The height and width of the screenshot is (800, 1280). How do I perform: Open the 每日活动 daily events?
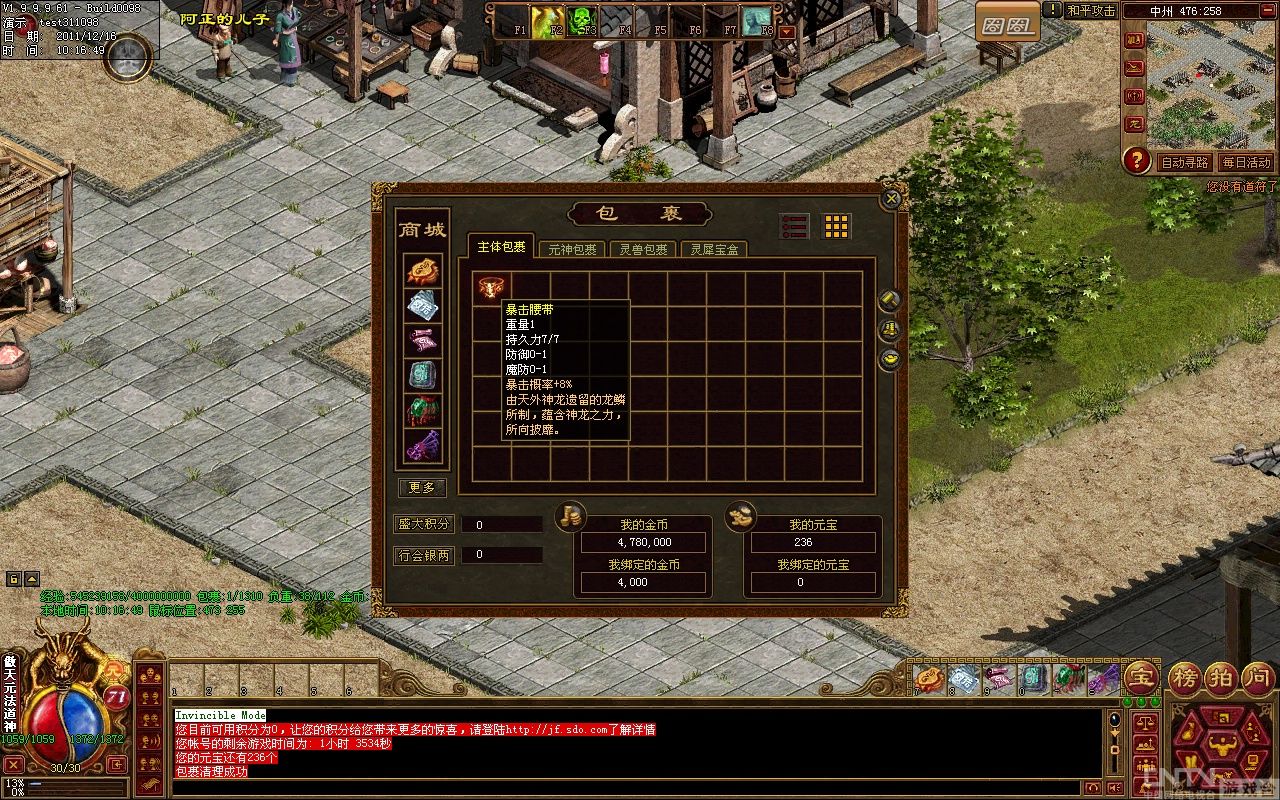pos(1245,162)
